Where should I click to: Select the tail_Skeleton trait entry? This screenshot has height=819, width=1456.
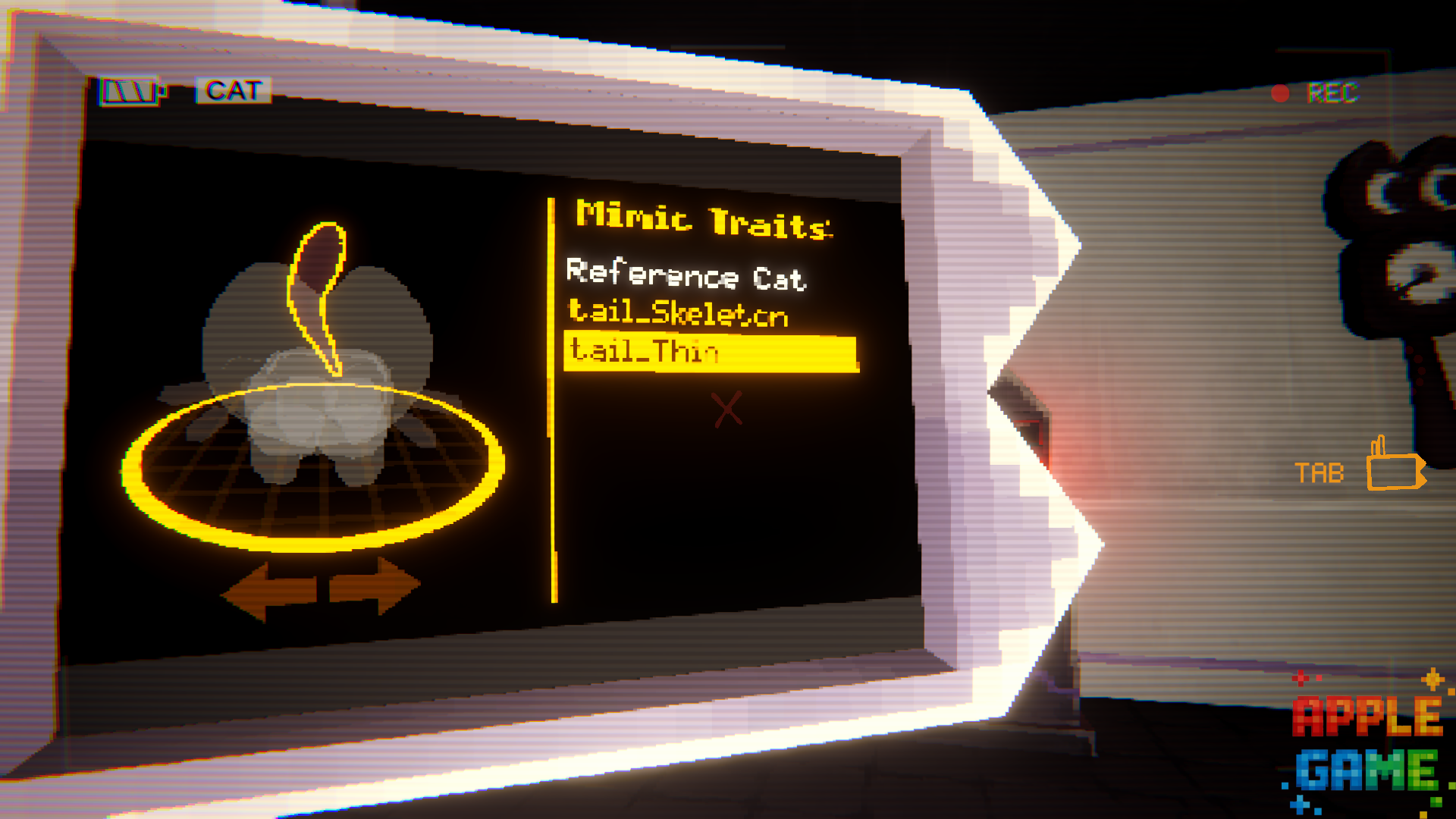(x=679, y=312)
